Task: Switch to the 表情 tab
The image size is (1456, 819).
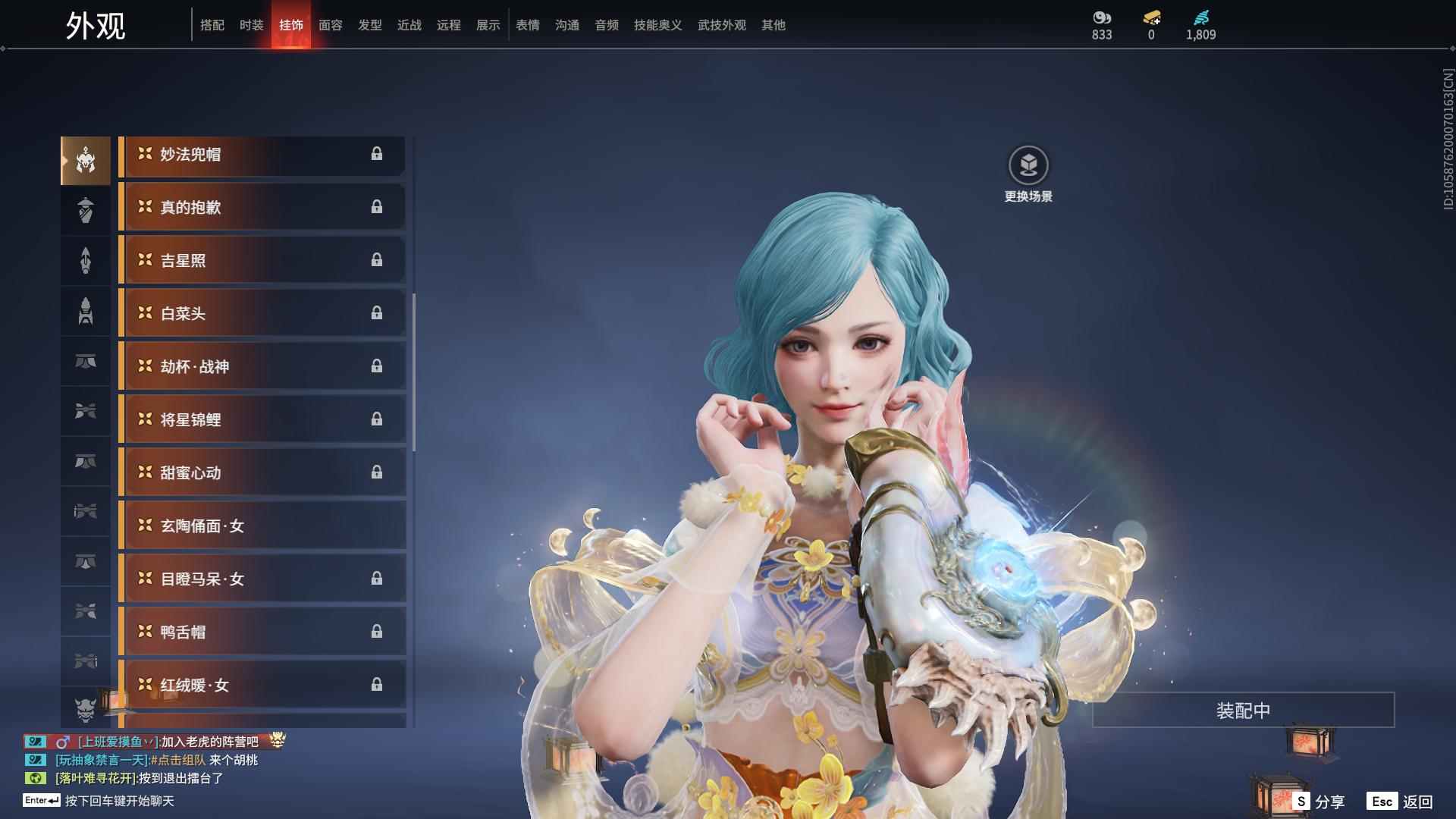Action: point(527,25)
